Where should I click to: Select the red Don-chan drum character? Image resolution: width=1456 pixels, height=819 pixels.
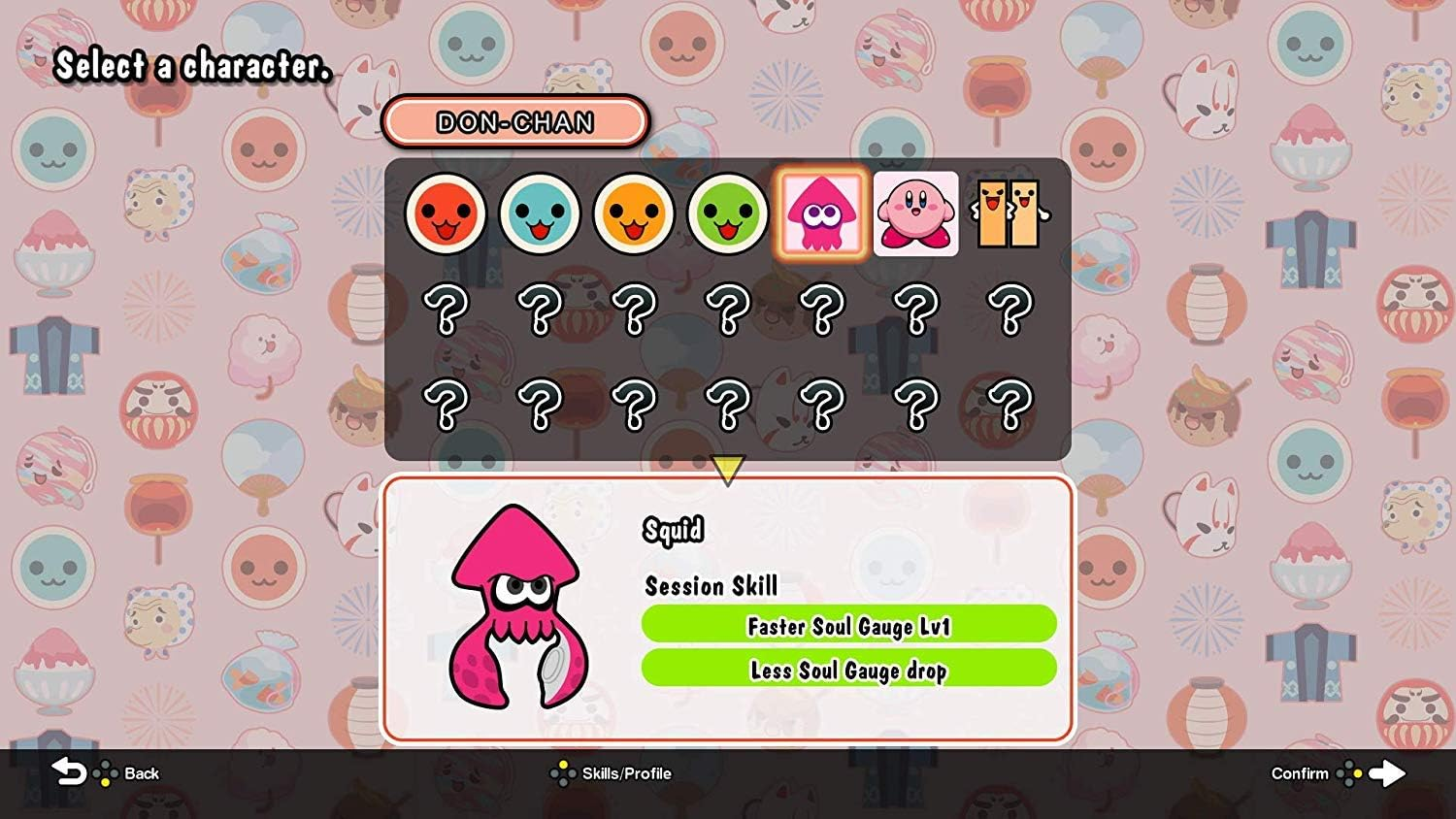tap(446, 213)
